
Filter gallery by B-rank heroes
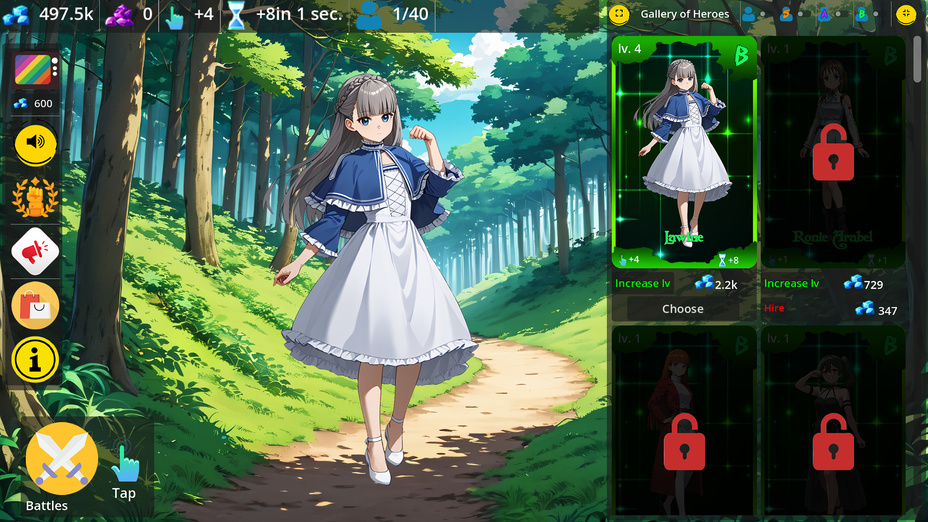click(861, 14)
